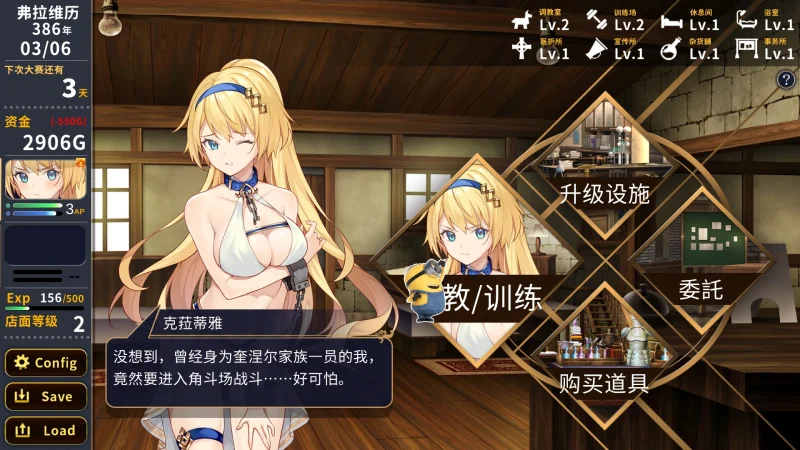
Task: Select the blonde character portrait in sidebar
Action: click(45, 180)
